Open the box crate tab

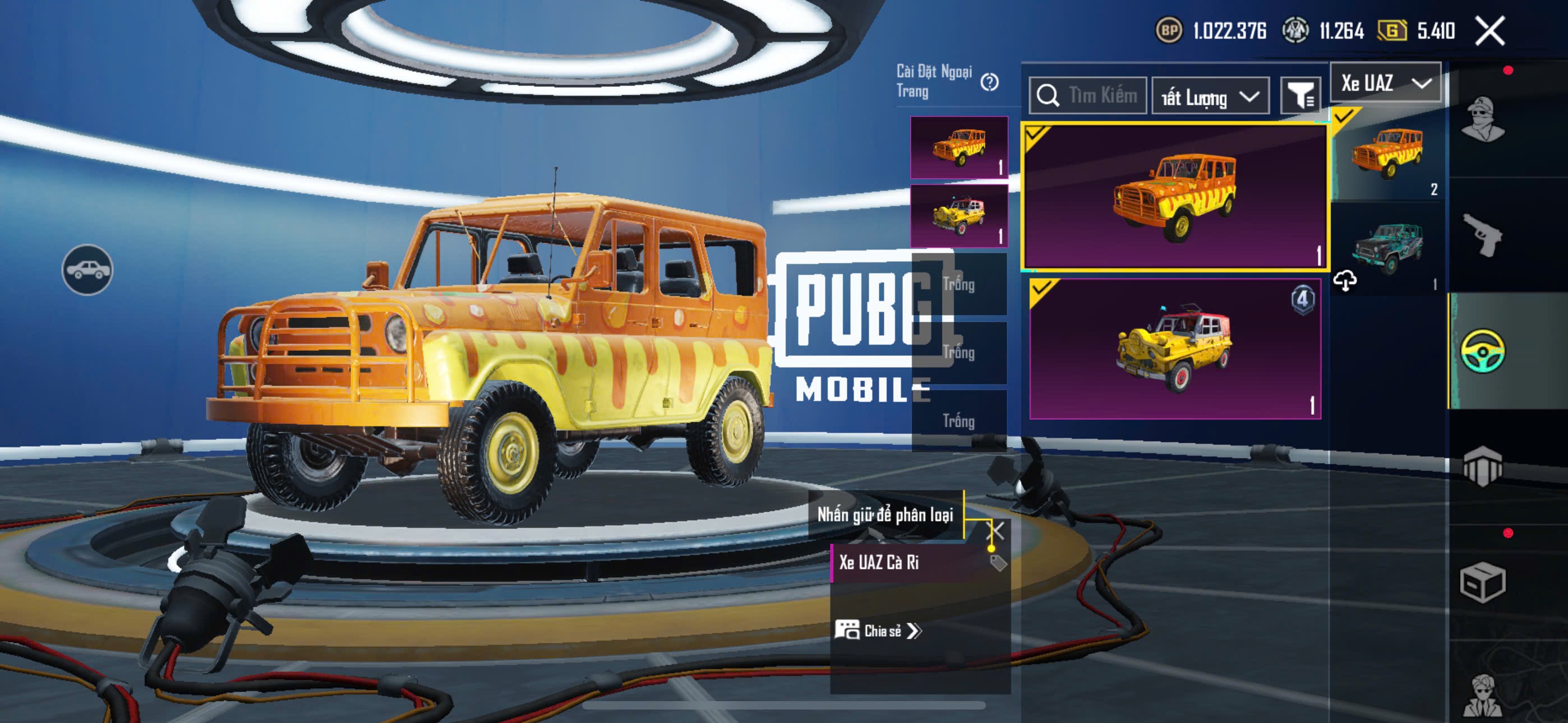(1483, 582)
